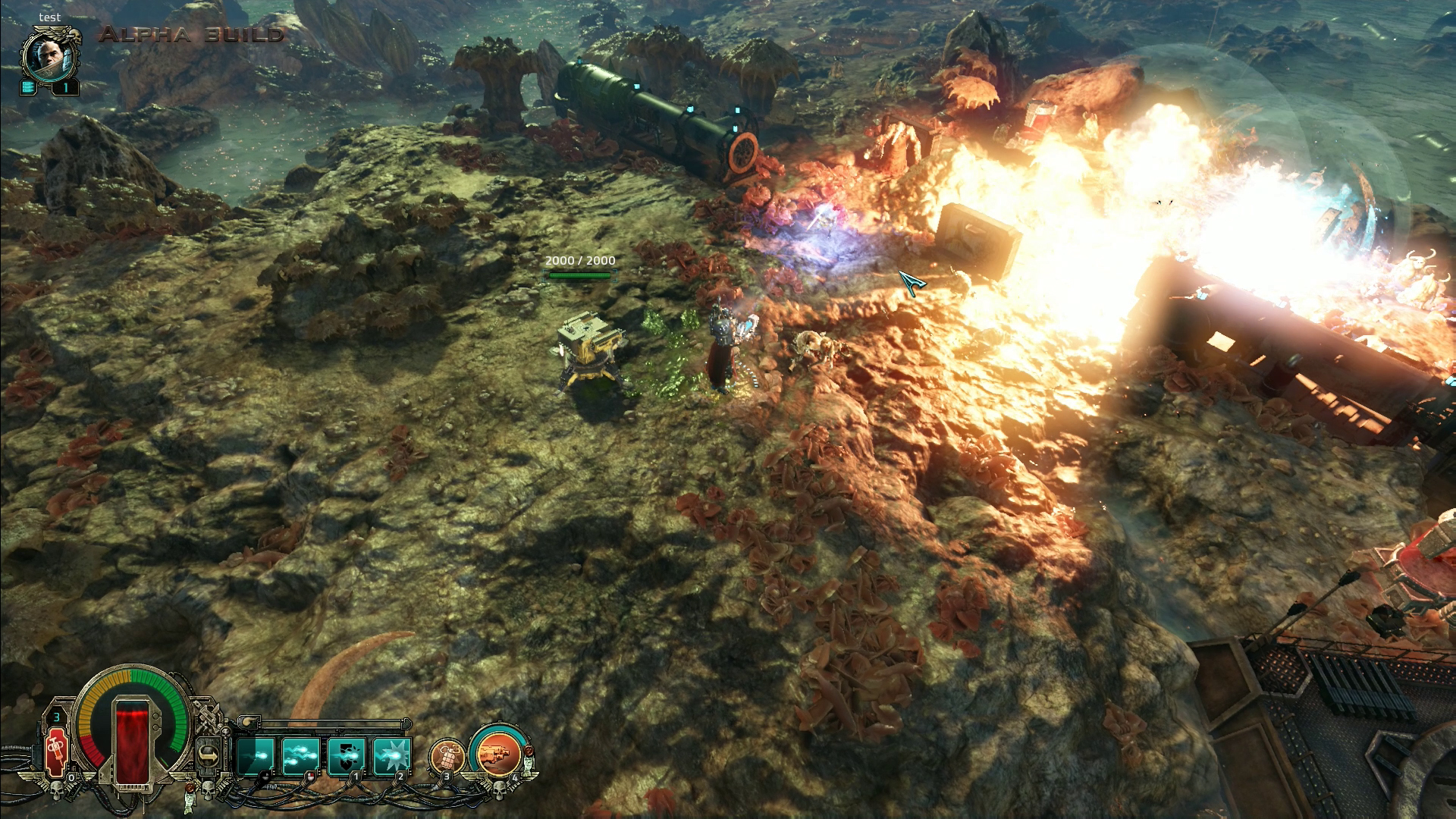Click the skull emblem below the skill bar
The image size is (1456, 819).
[207, 791]
